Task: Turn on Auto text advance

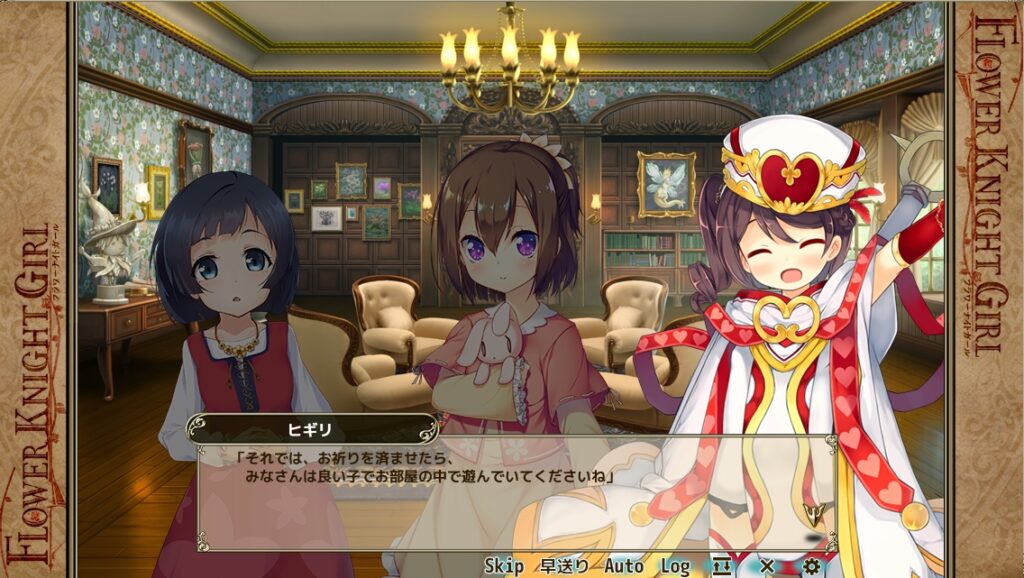Action: click(624, 566)
